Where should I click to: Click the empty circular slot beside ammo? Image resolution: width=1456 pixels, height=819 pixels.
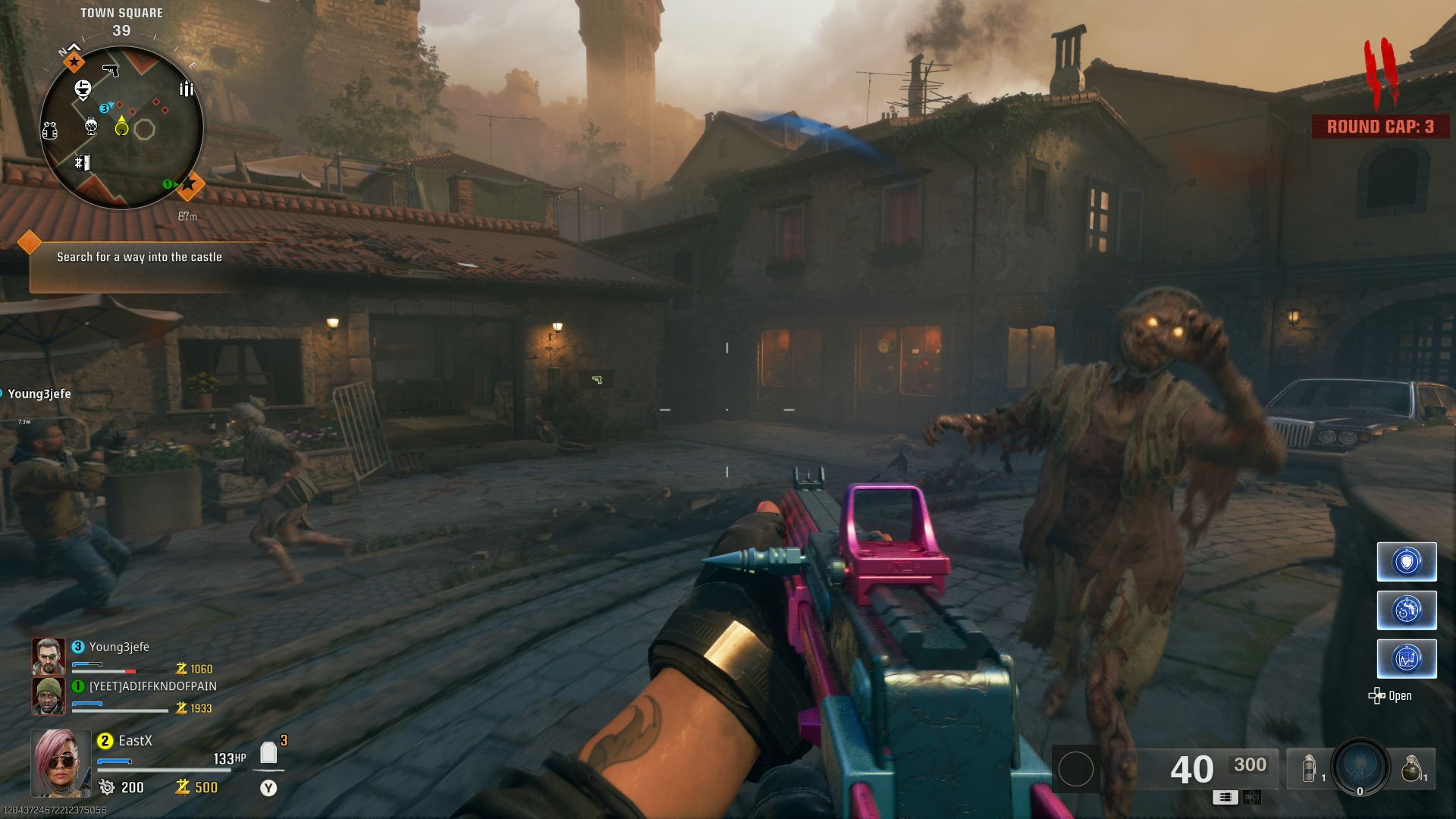click(x=1075, y=769)
